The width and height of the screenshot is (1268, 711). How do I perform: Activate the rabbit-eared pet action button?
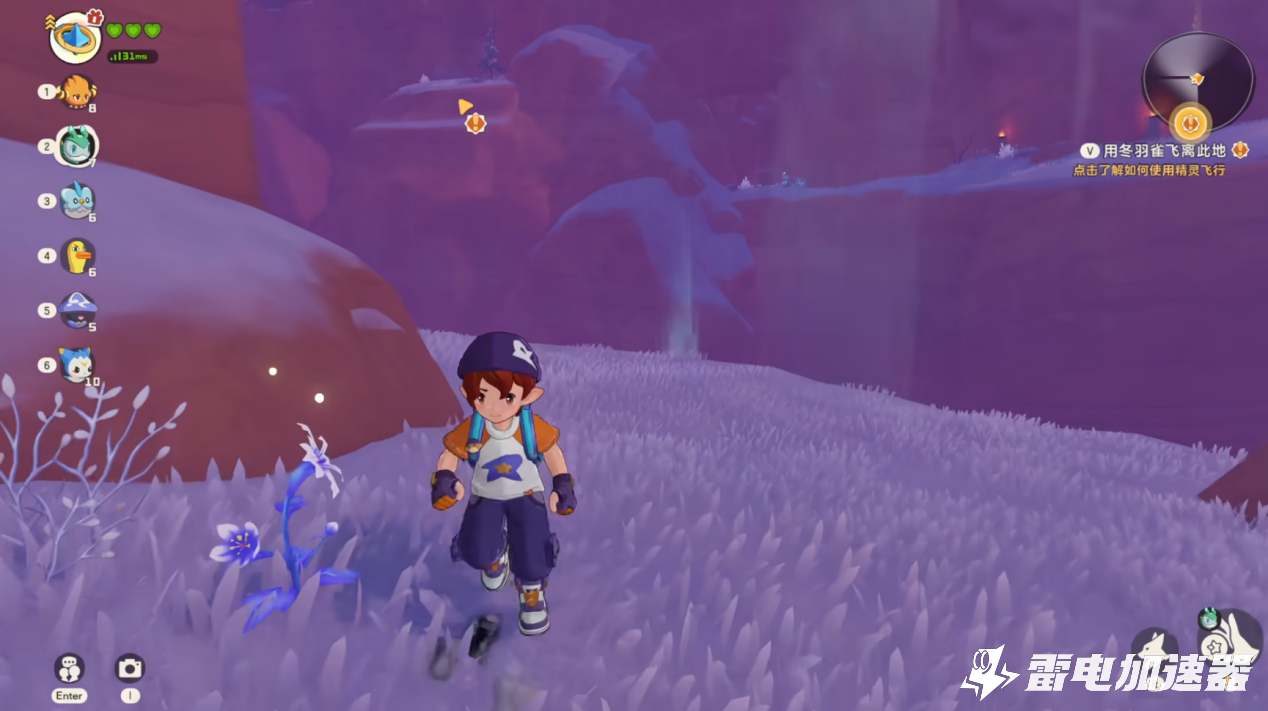(x=1154, y=650)
